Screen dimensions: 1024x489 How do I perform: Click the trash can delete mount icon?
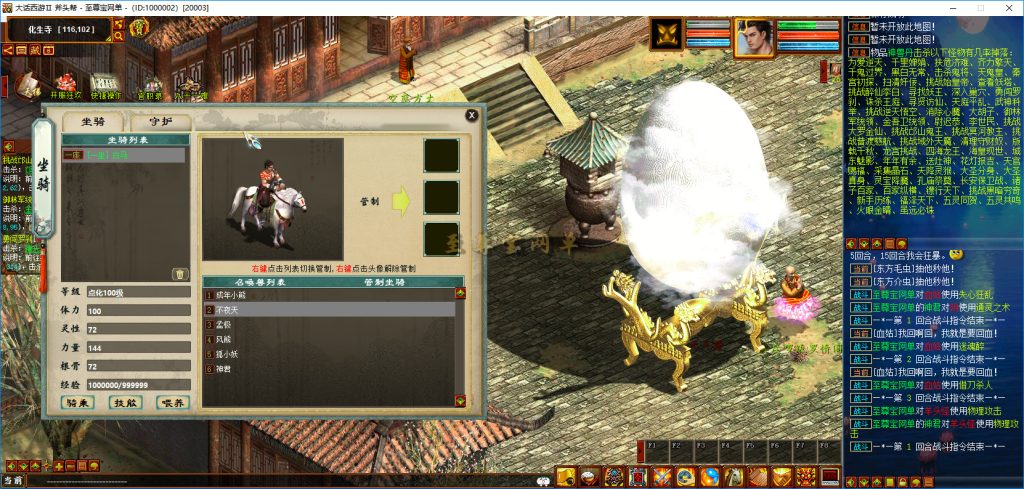(180, 273)
